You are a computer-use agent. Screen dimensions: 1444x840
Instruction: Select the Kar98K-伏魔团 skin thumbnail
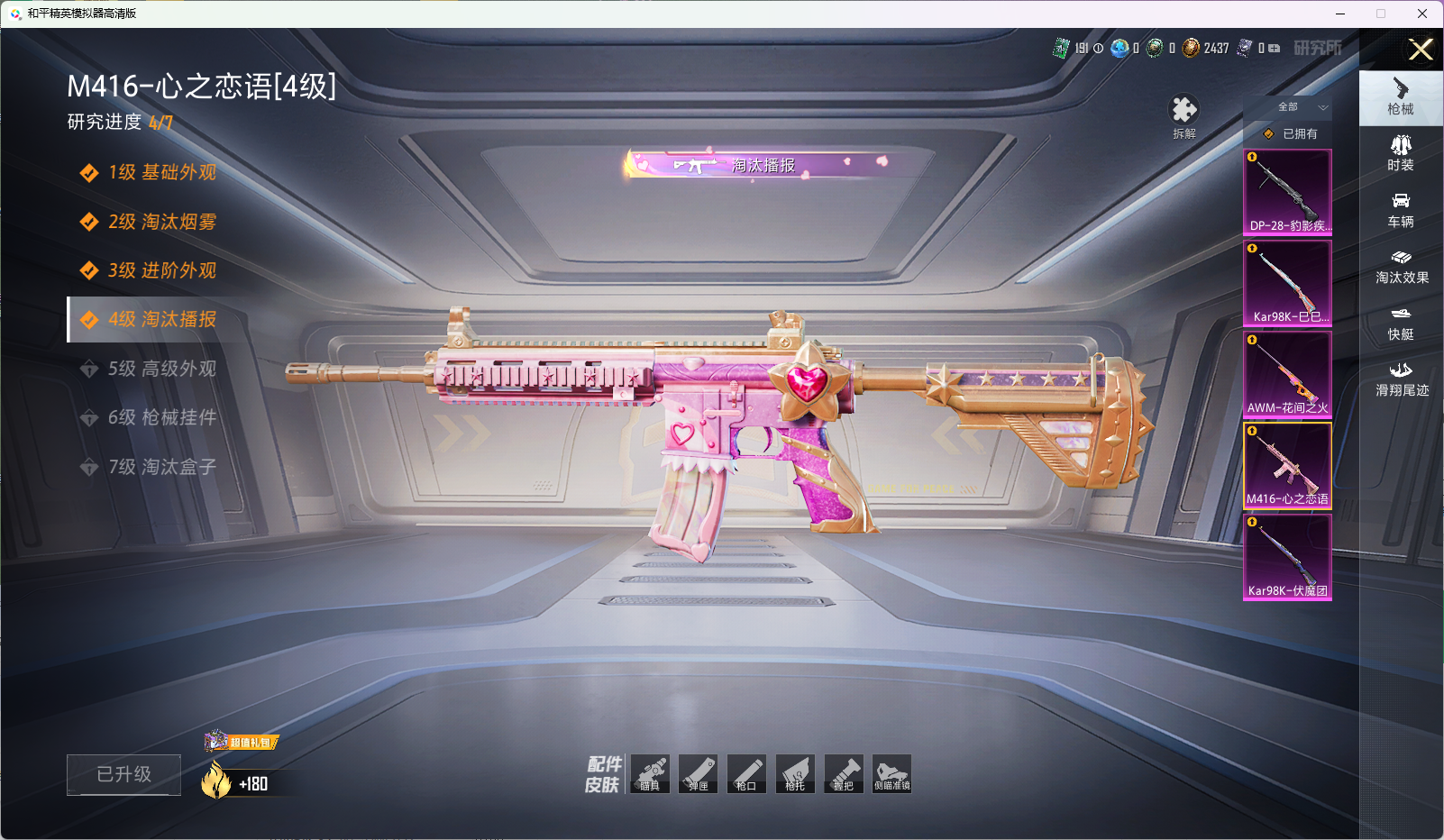(x=1287, y=556)
